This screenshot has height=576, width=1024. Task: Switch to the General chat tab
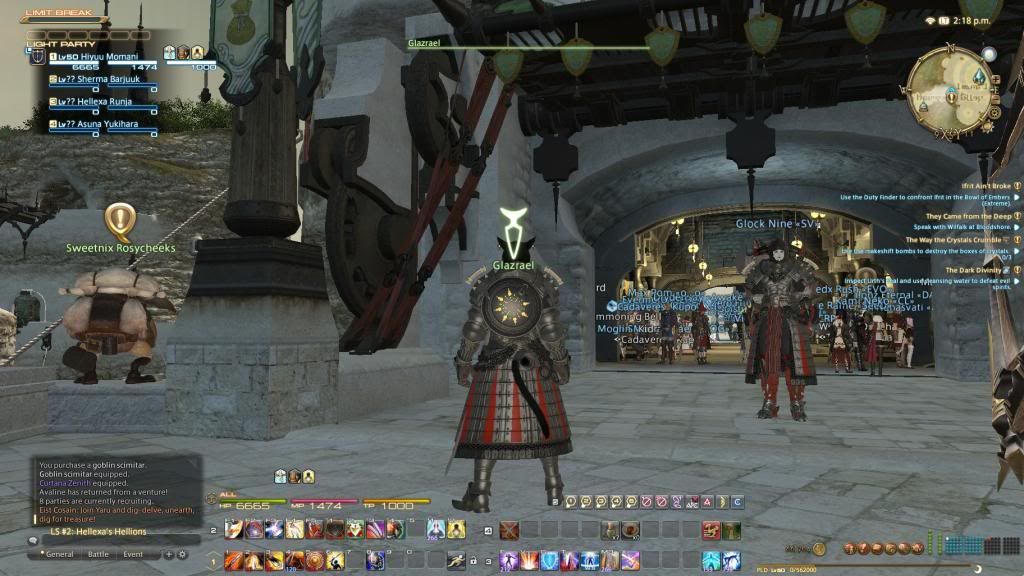pos(60,554)
